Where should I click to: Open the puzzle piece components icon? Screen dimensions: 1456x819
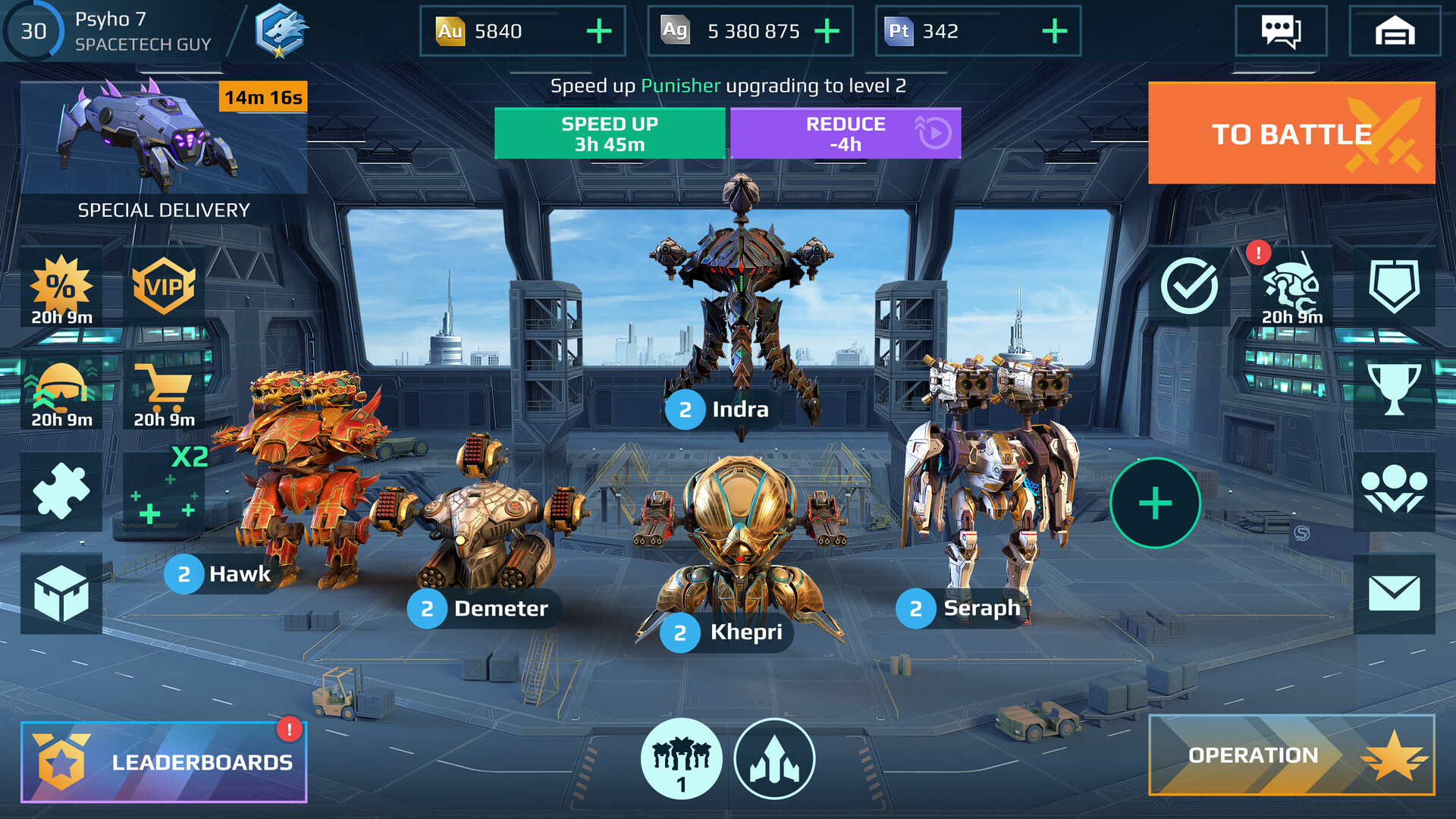point(61,491)
